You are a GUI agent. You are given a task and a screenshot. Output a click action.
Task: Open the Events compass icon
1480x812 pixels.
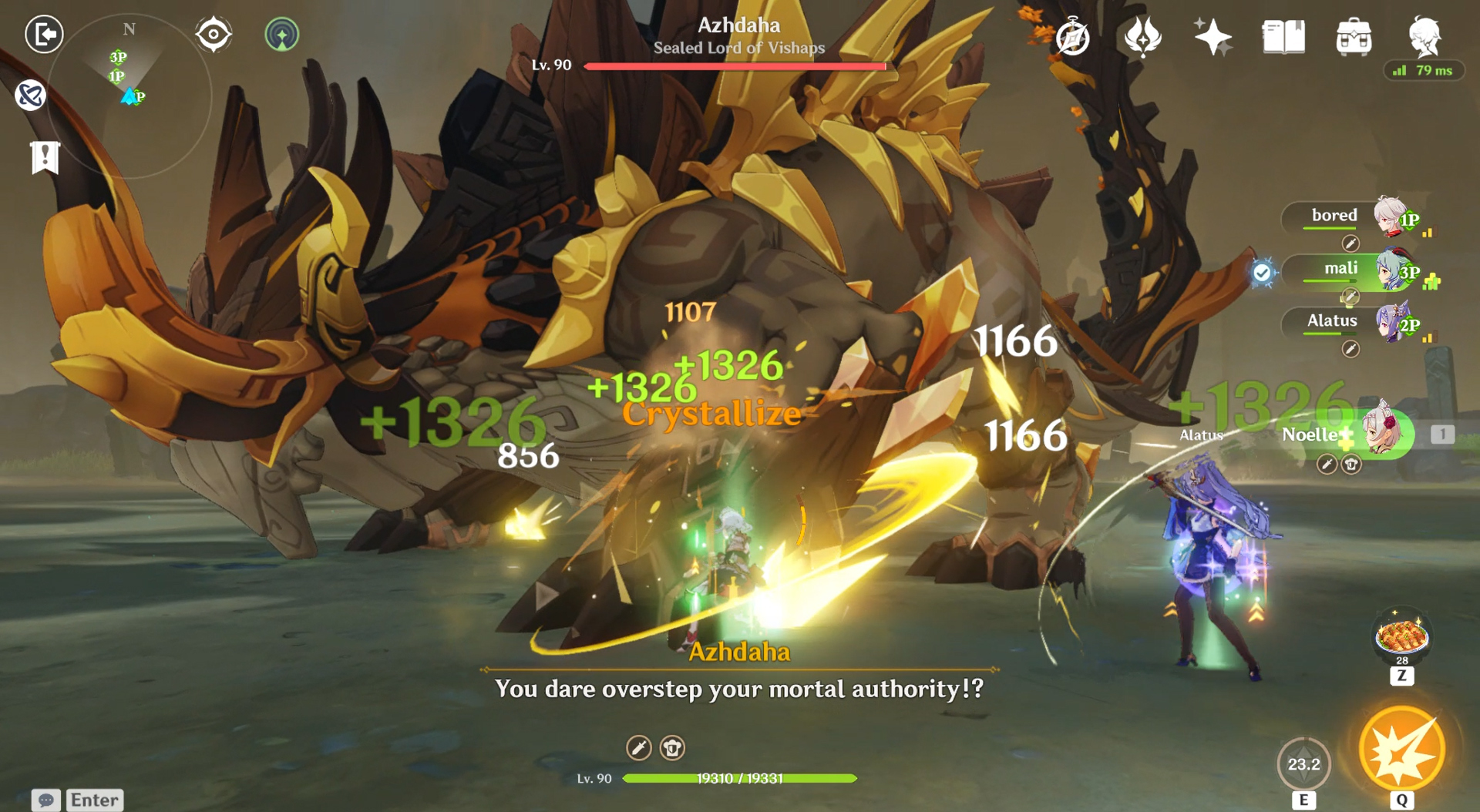[1071, 36]
